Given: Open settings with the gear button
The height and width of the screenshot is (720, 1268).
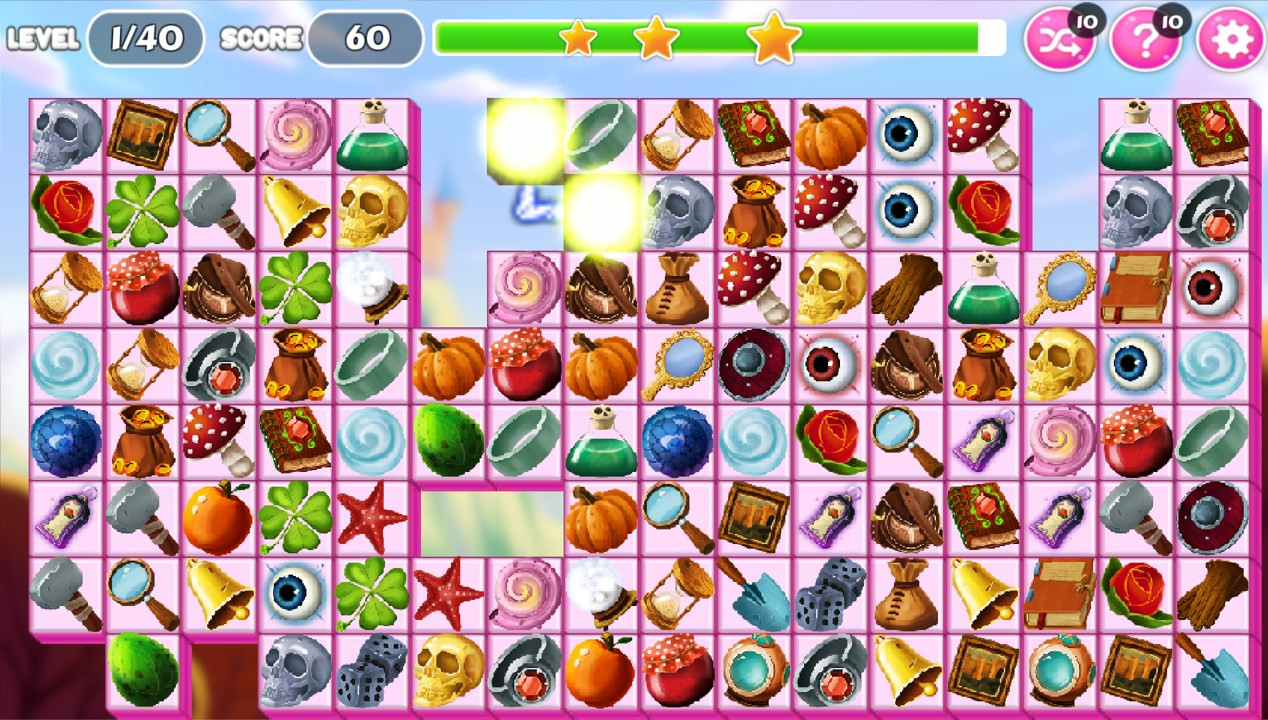Looking at the screenshot, I should (x=1230, y=41).
